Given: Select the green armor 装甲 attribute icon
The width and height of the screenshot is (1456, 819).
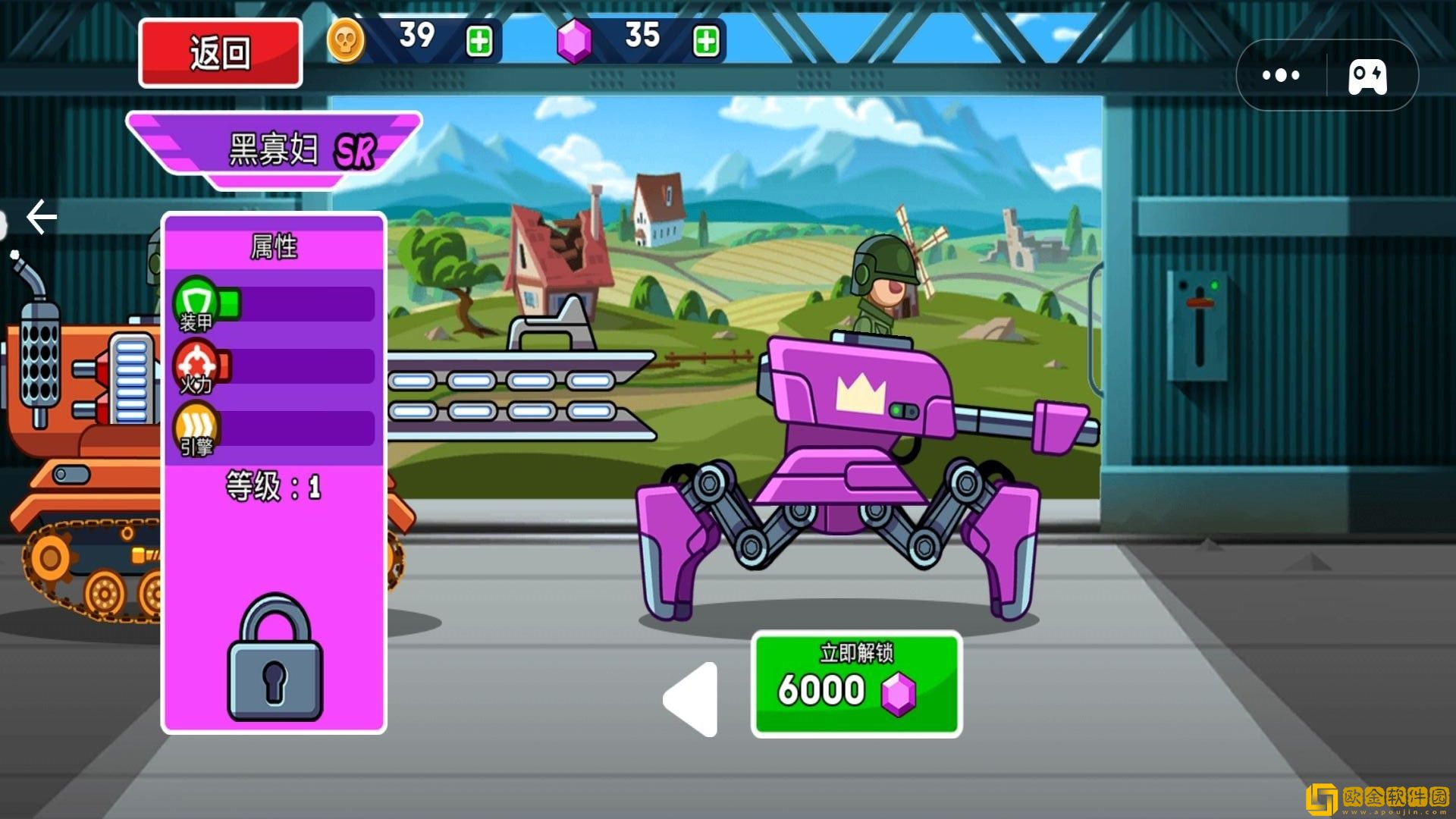Looking at the screenshot, I should click(x=196, y=303).
